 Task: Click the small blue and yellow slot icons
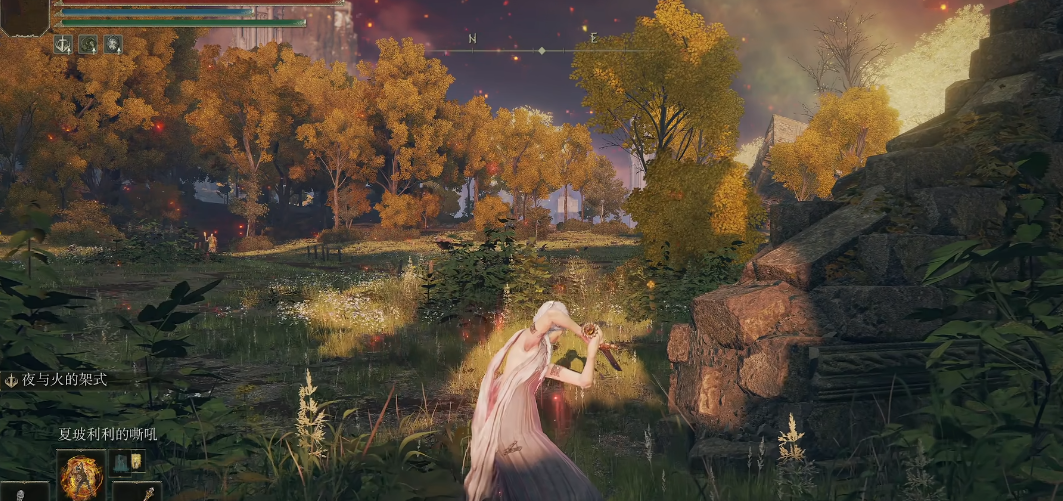tap(129, 462)
